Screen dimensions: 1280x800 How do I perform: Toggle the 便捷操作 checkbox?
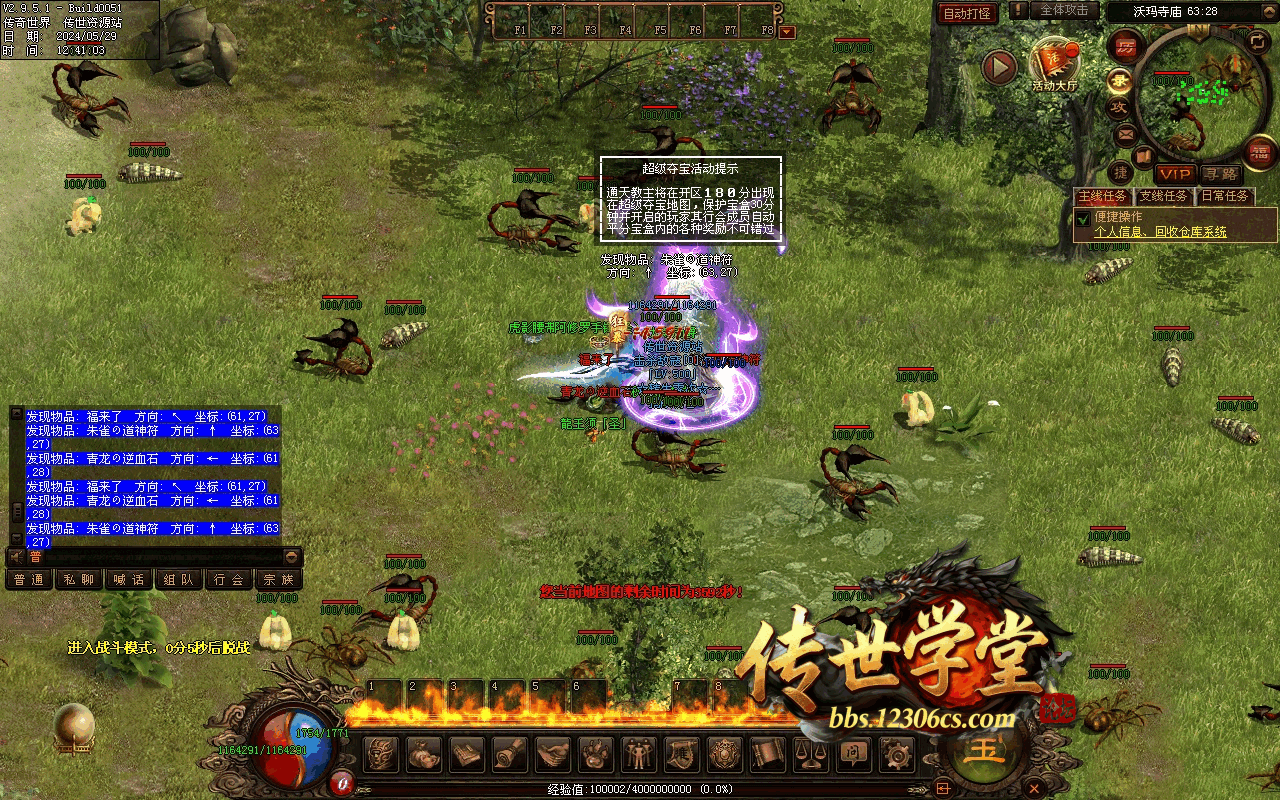(1082, 218)
